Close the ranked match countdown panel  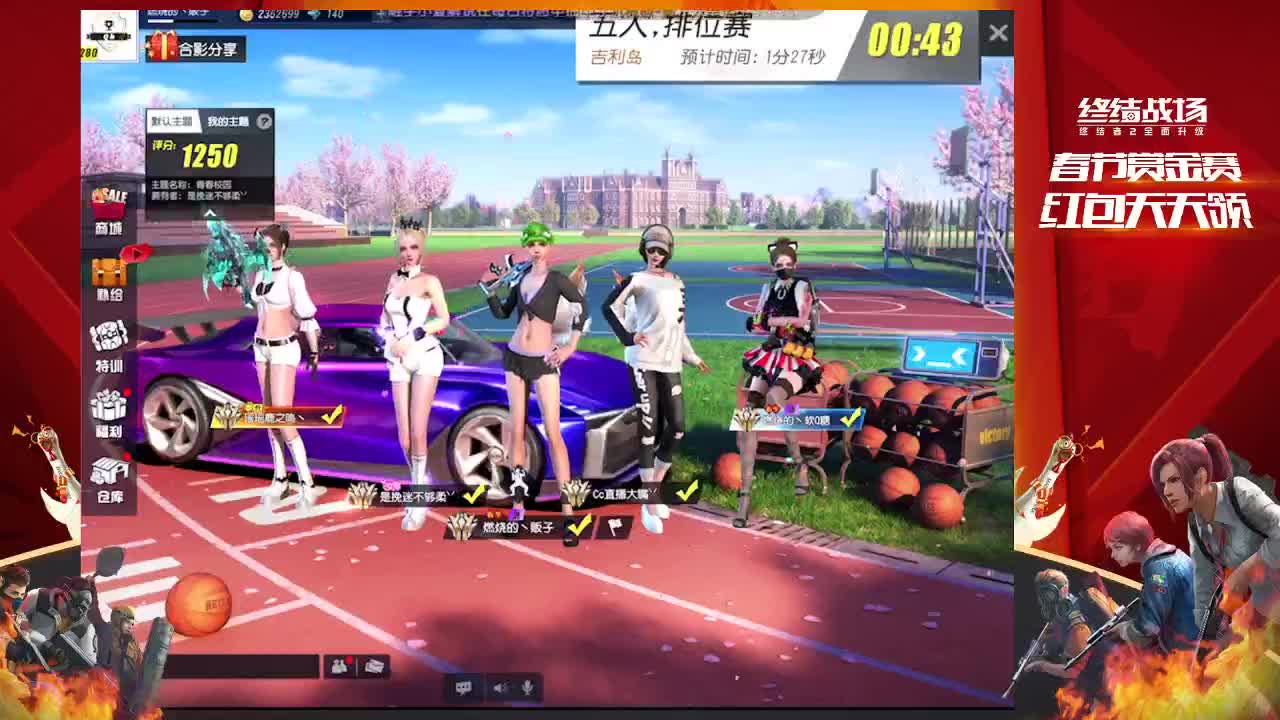tap(998, 31)
